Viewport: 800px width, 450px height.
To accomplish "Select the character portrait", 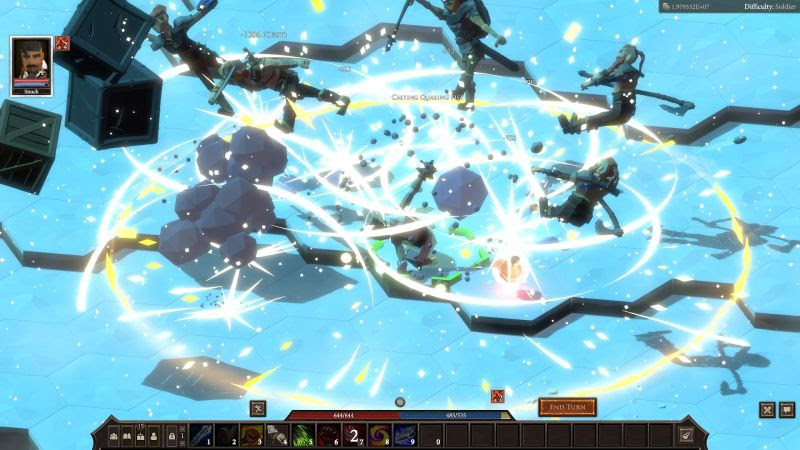I will point(31,63).
